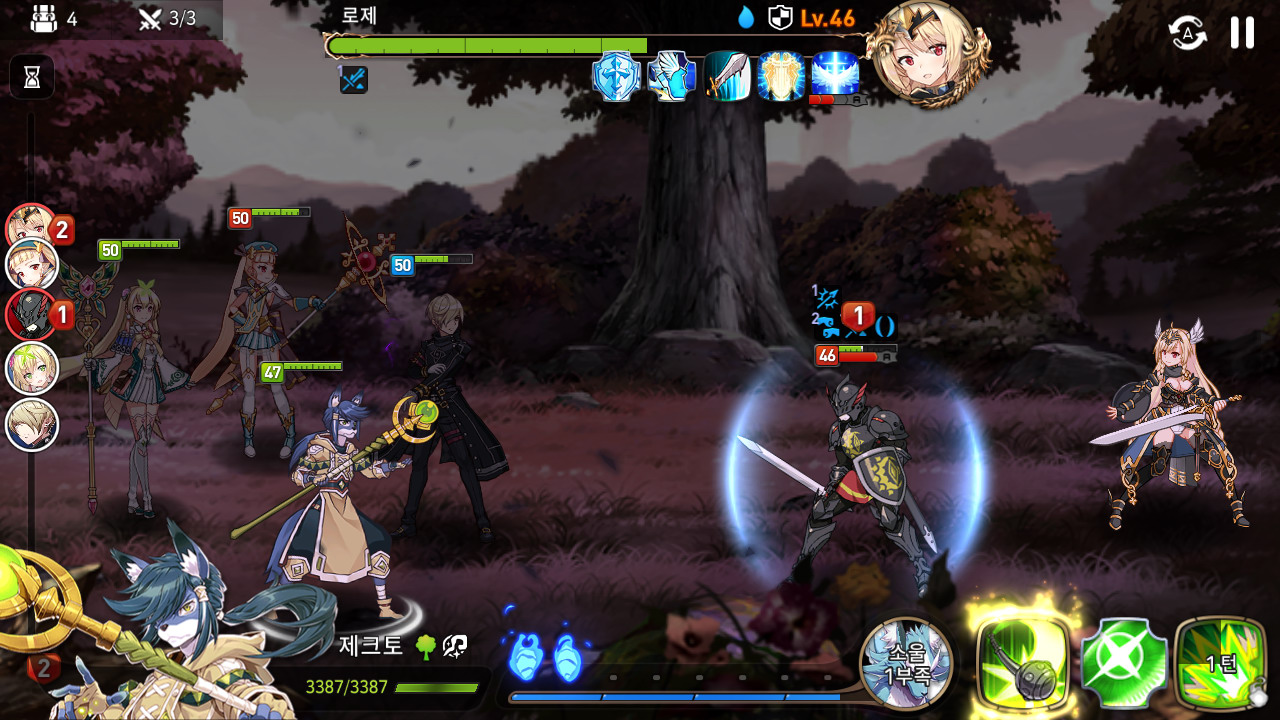This screenshot has width=1280, height=720.
Task: Tap the large Zechto hero portrait
Action: (x=170, y=640)
